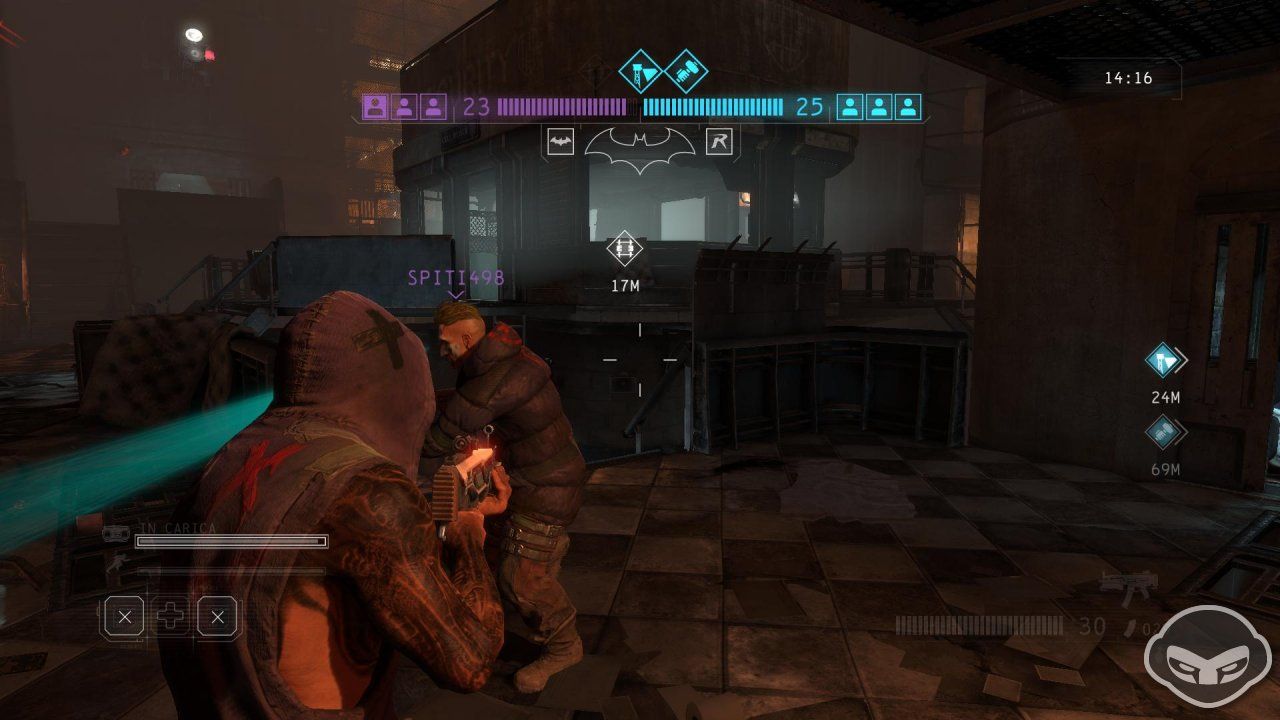Click the IN CARICA reload progress bar
The height and width of the screenshot is (720, 1280).
[232, 541]
